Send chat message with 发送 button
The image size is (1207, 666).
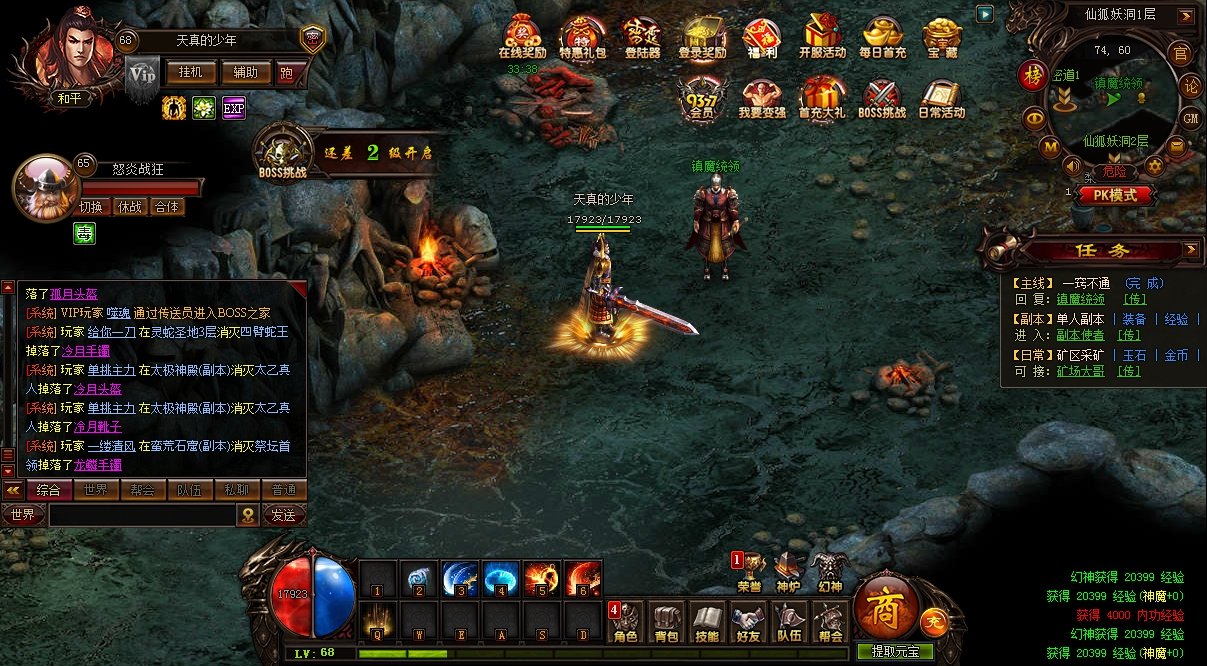tap(284, 515)
